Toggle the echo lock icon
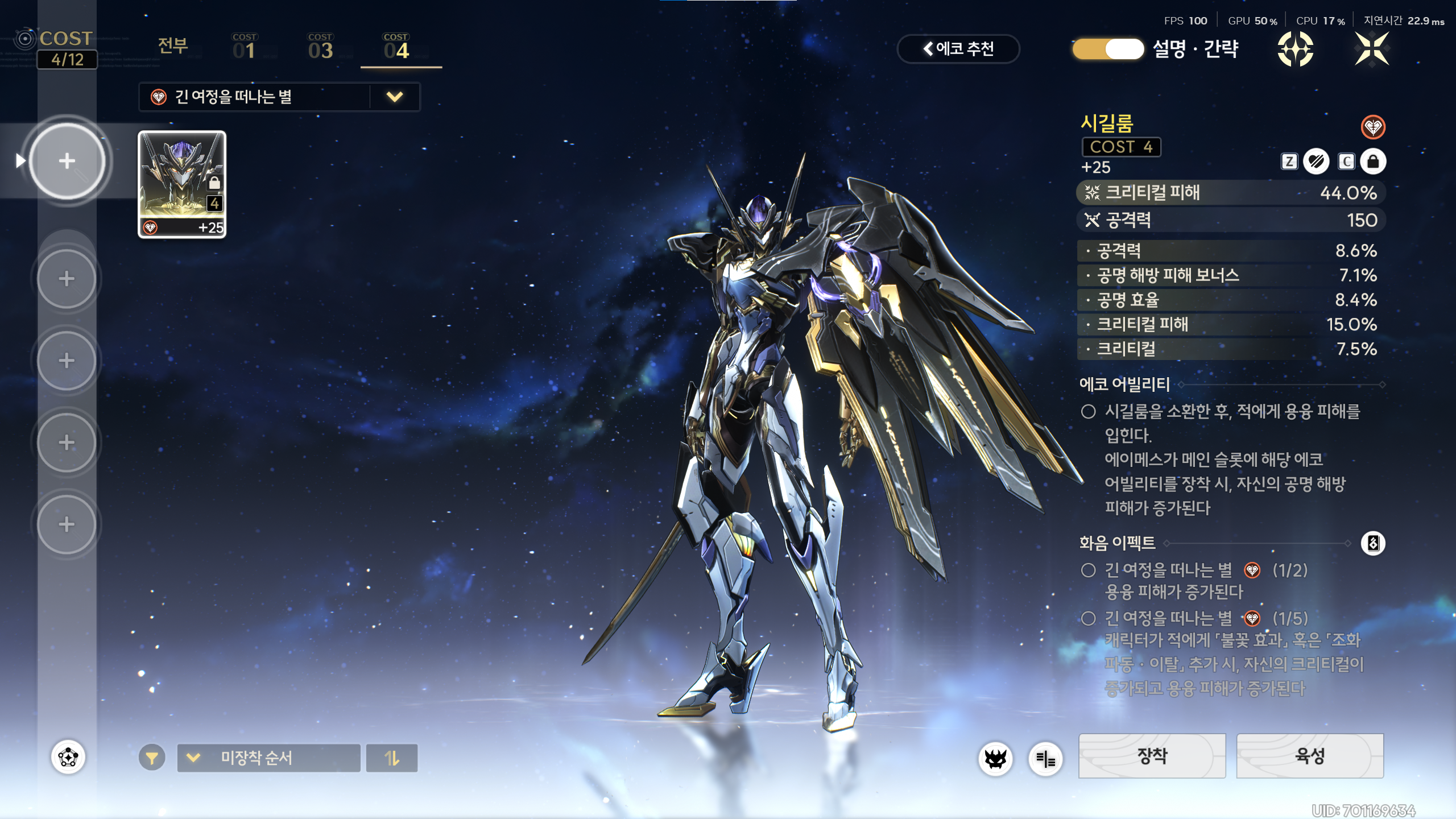Image resolution: width=1456 pixels, height=819 pixels. click(1373, 162)
